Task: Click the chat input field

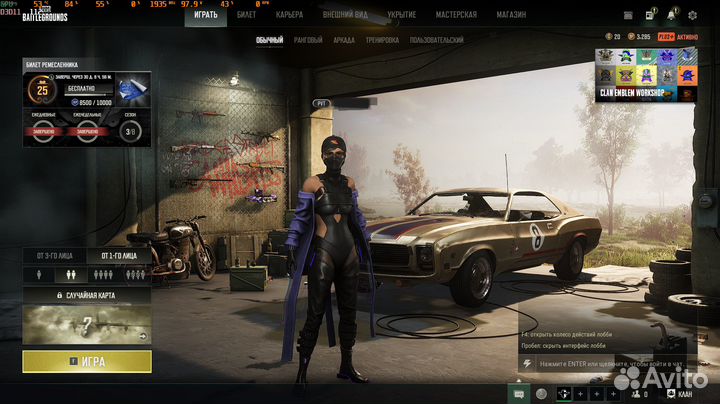Action: (605, 366)
